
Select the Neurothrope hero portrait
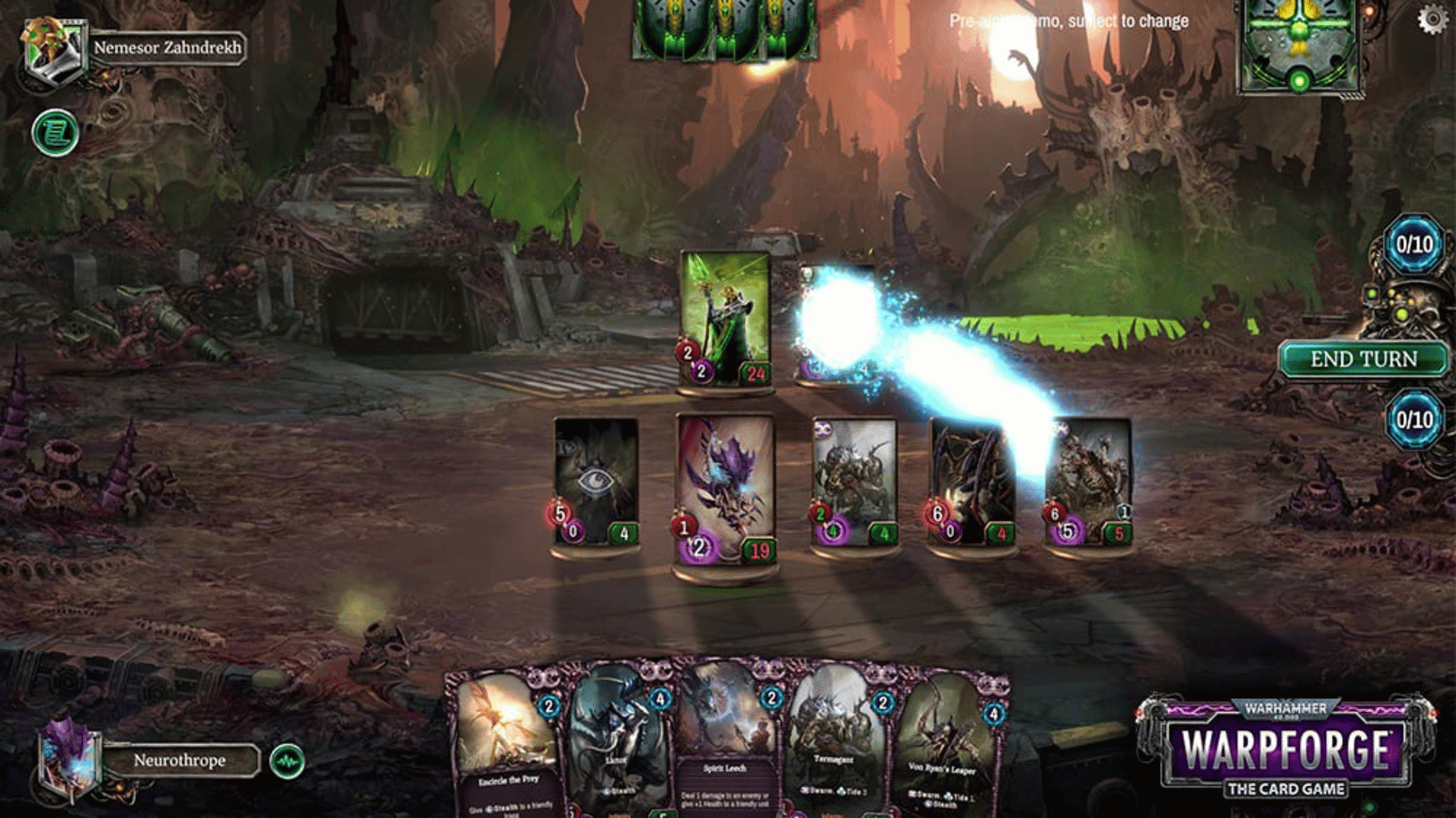click(68, 760)
